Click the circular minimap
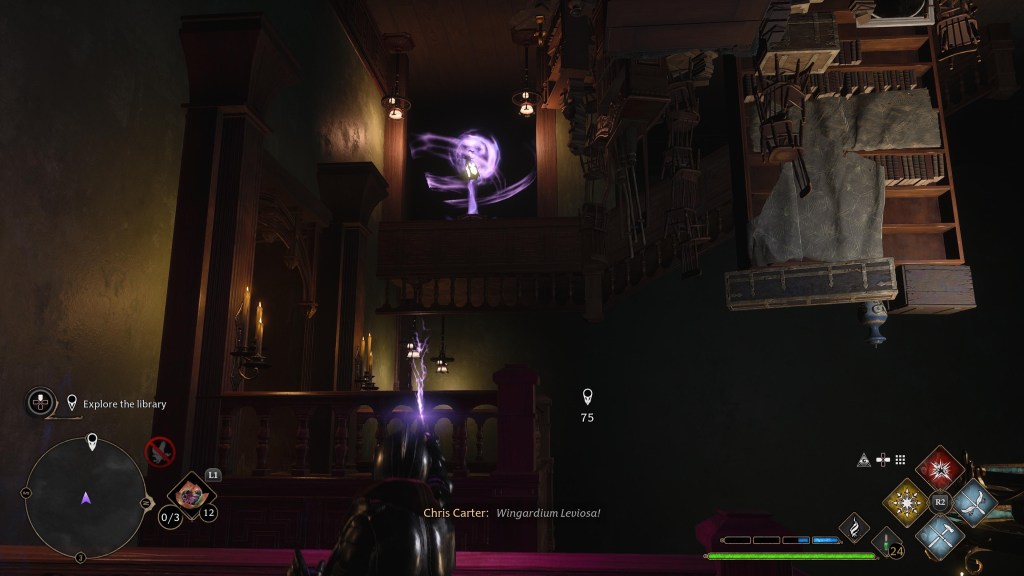 tap(85, 497)
